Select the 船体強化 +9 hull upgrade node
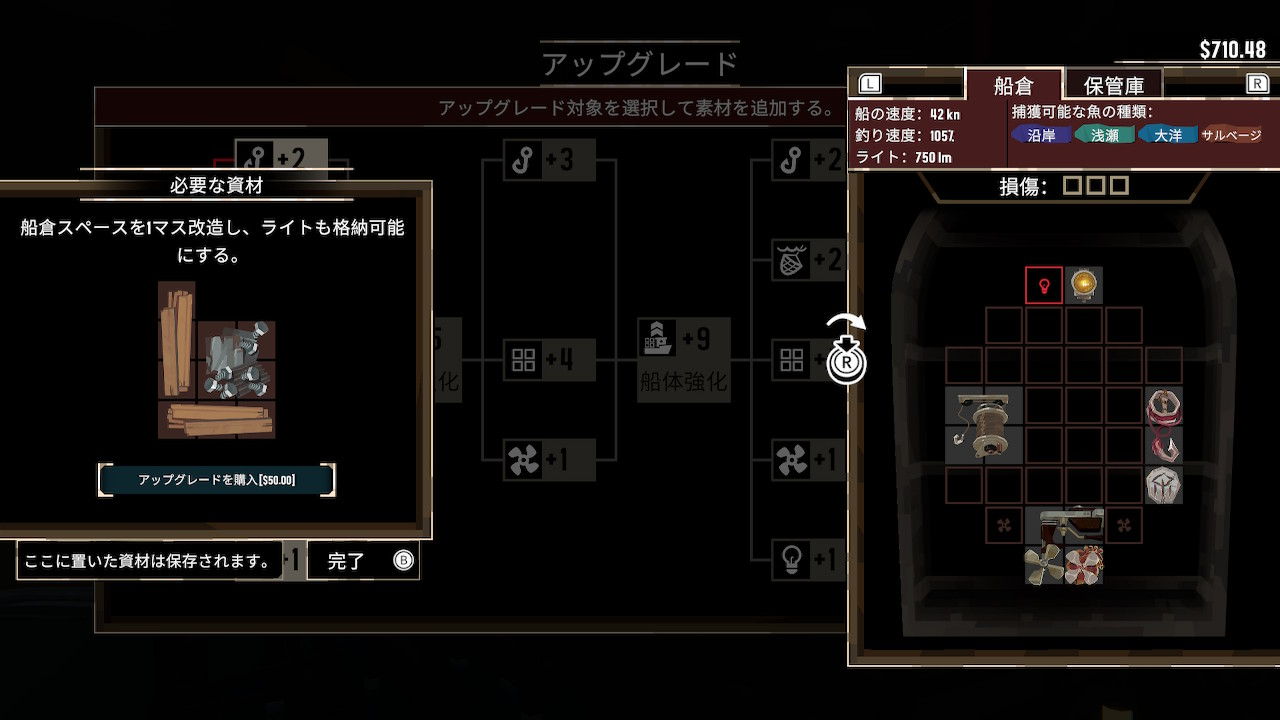Viewport: 1280px width, 720px height. coord(684,359)
